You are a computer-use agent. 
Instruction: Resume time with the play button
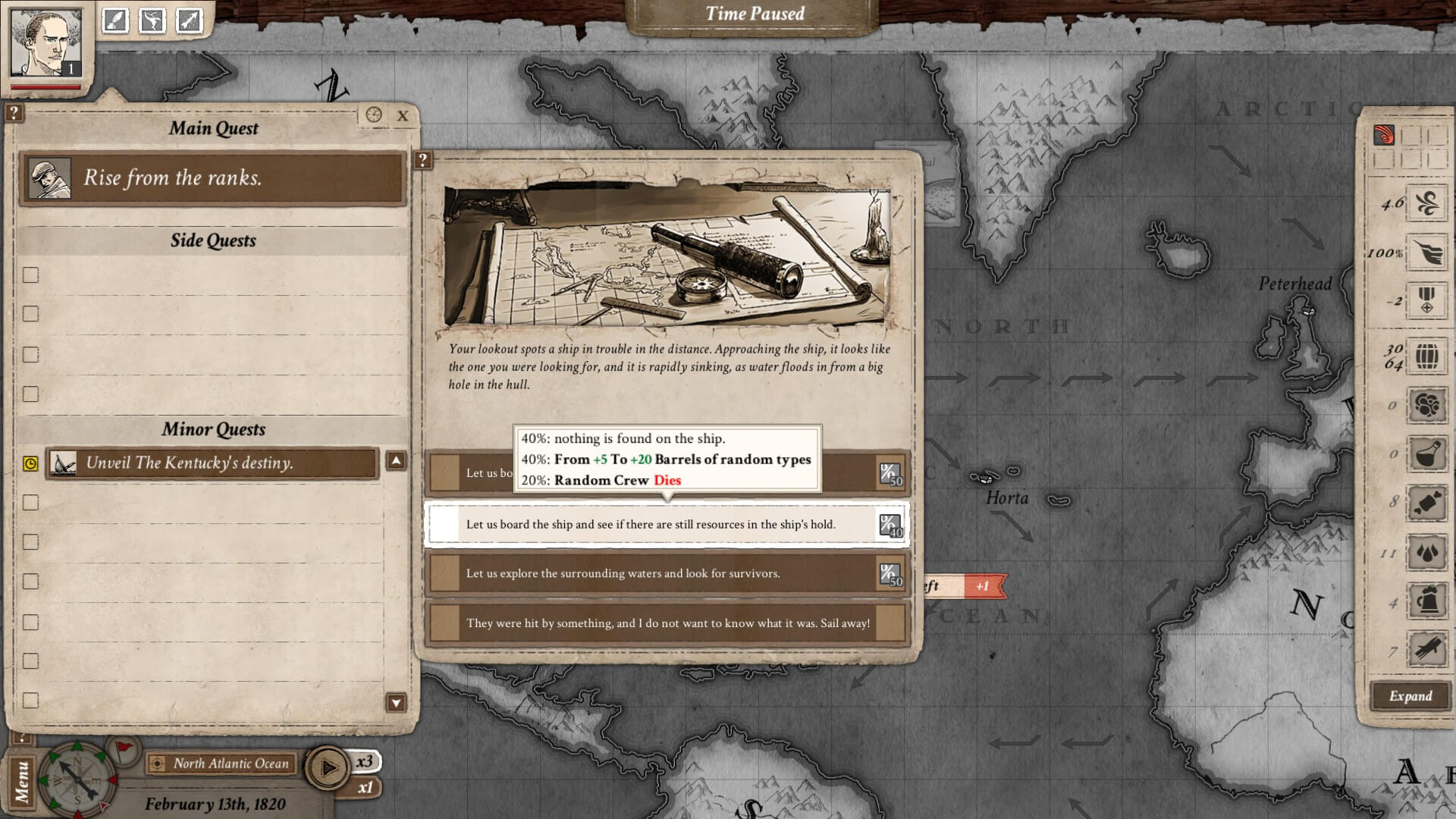(x=328, y=768)
